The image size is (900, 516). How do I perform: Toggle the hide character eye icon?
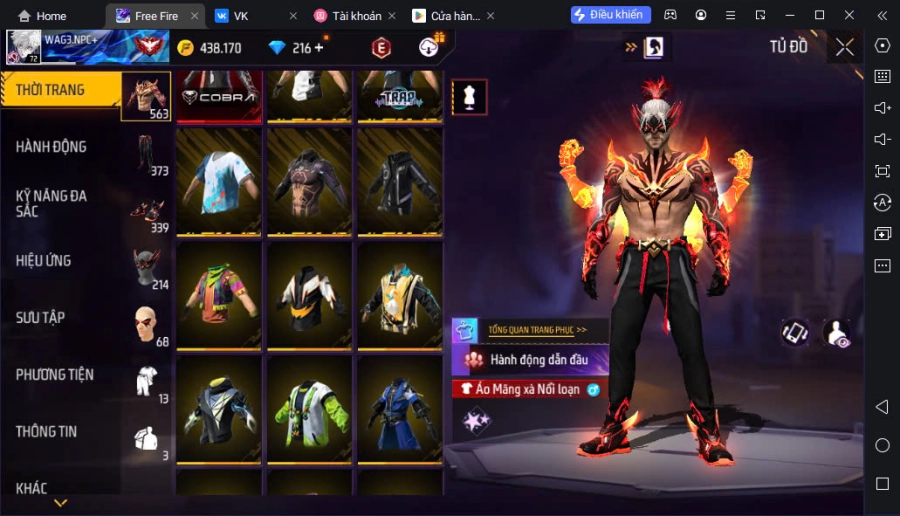click(836, 334)
